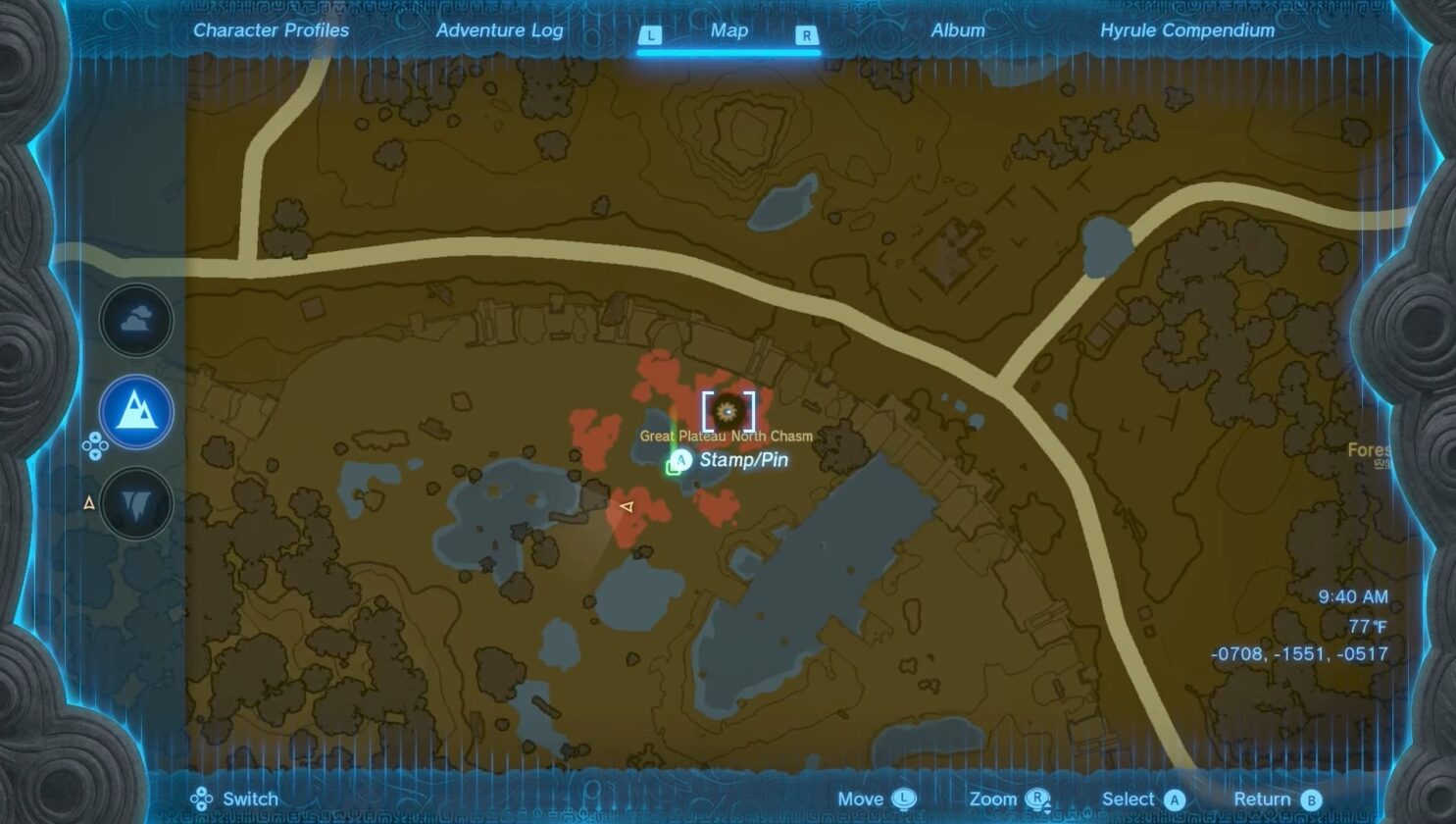Screen dimensions: 1456x824
Task: Switch to the Adventure Log tab
Action: tap(500, 30)
